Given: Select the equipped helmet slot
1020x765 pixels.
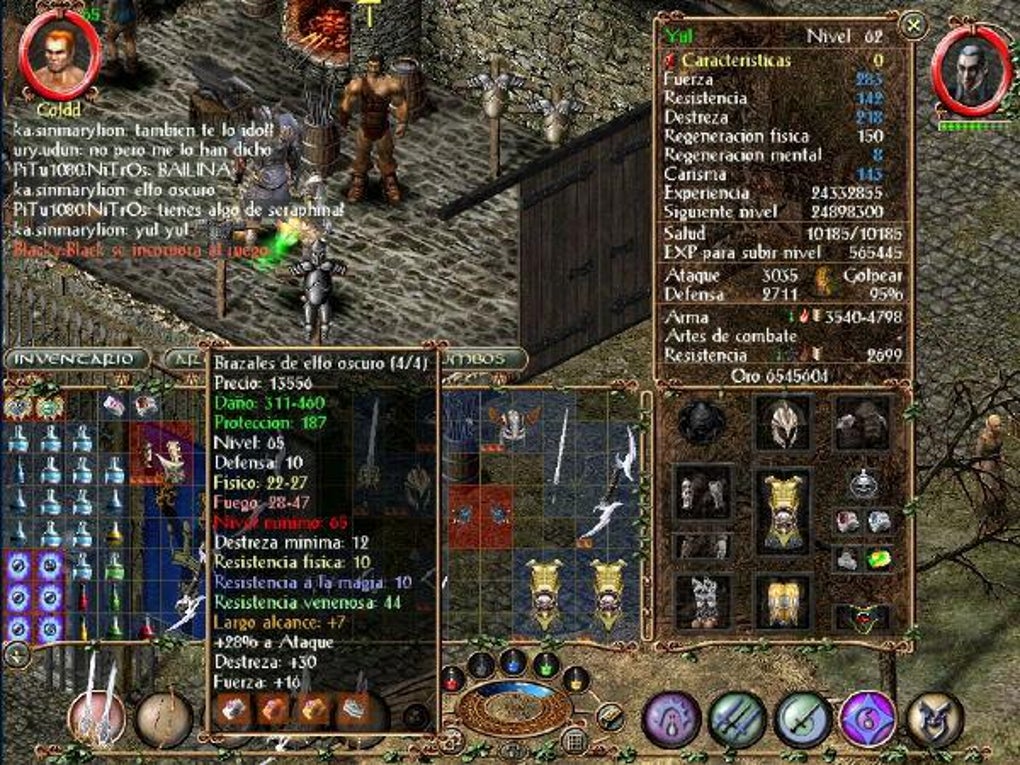Looking at the screenshot, I should 782,422.
